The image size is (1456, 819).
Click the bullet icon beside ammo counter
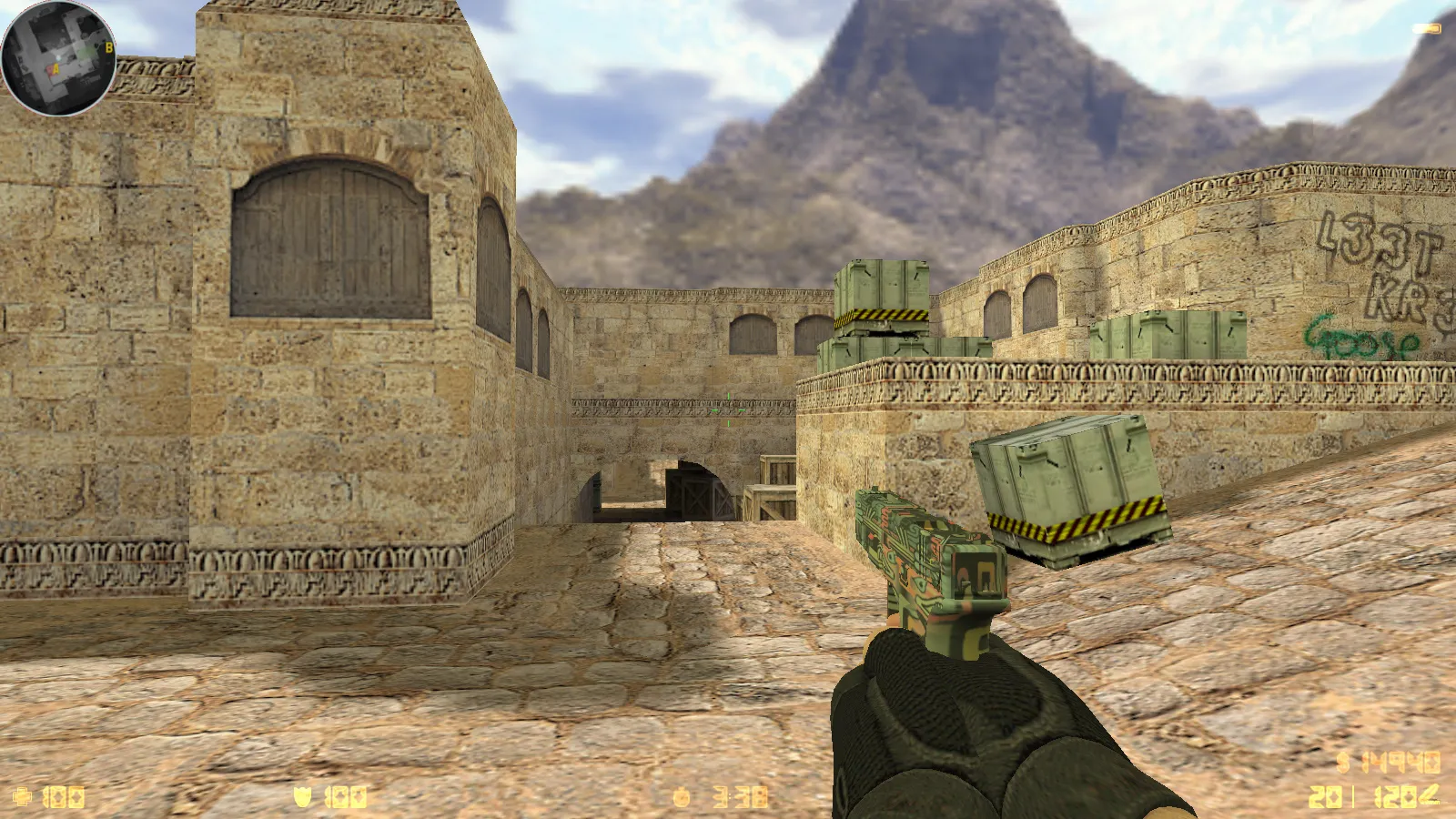(x=1431, y=793)
